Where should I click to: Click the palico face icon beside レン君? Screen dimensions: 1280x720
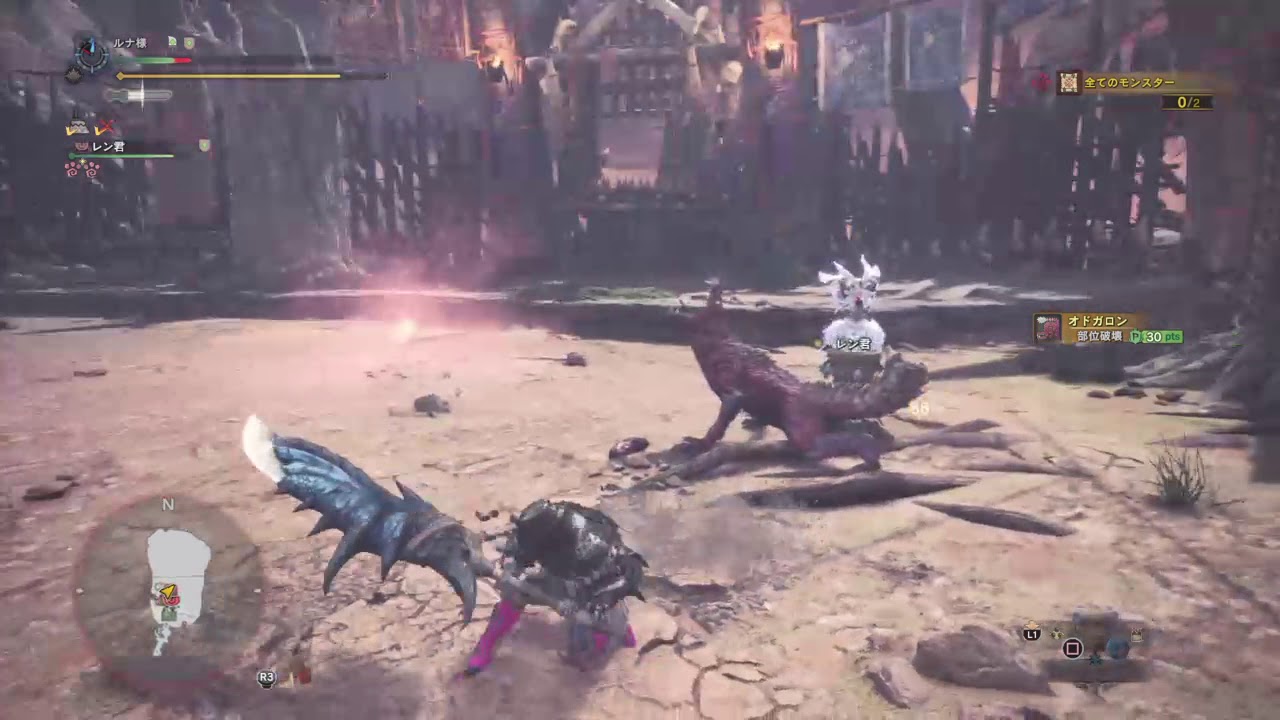pos(81,146)
